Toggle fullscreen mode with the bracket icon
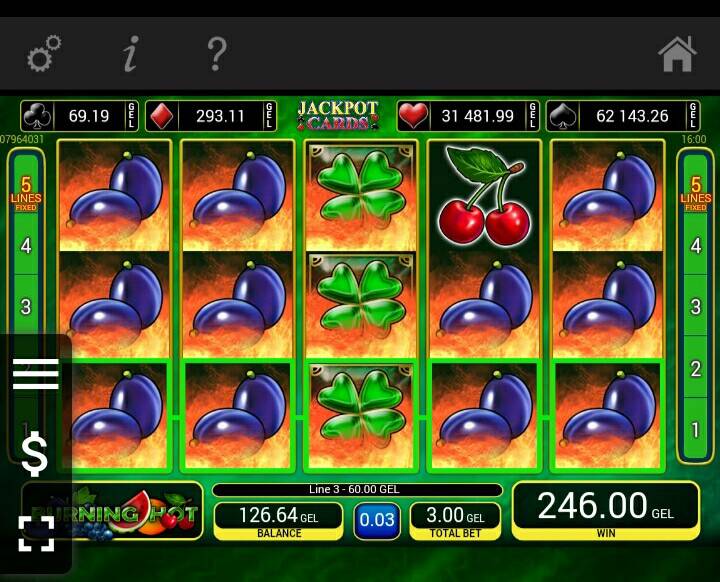 coord(36,533)
